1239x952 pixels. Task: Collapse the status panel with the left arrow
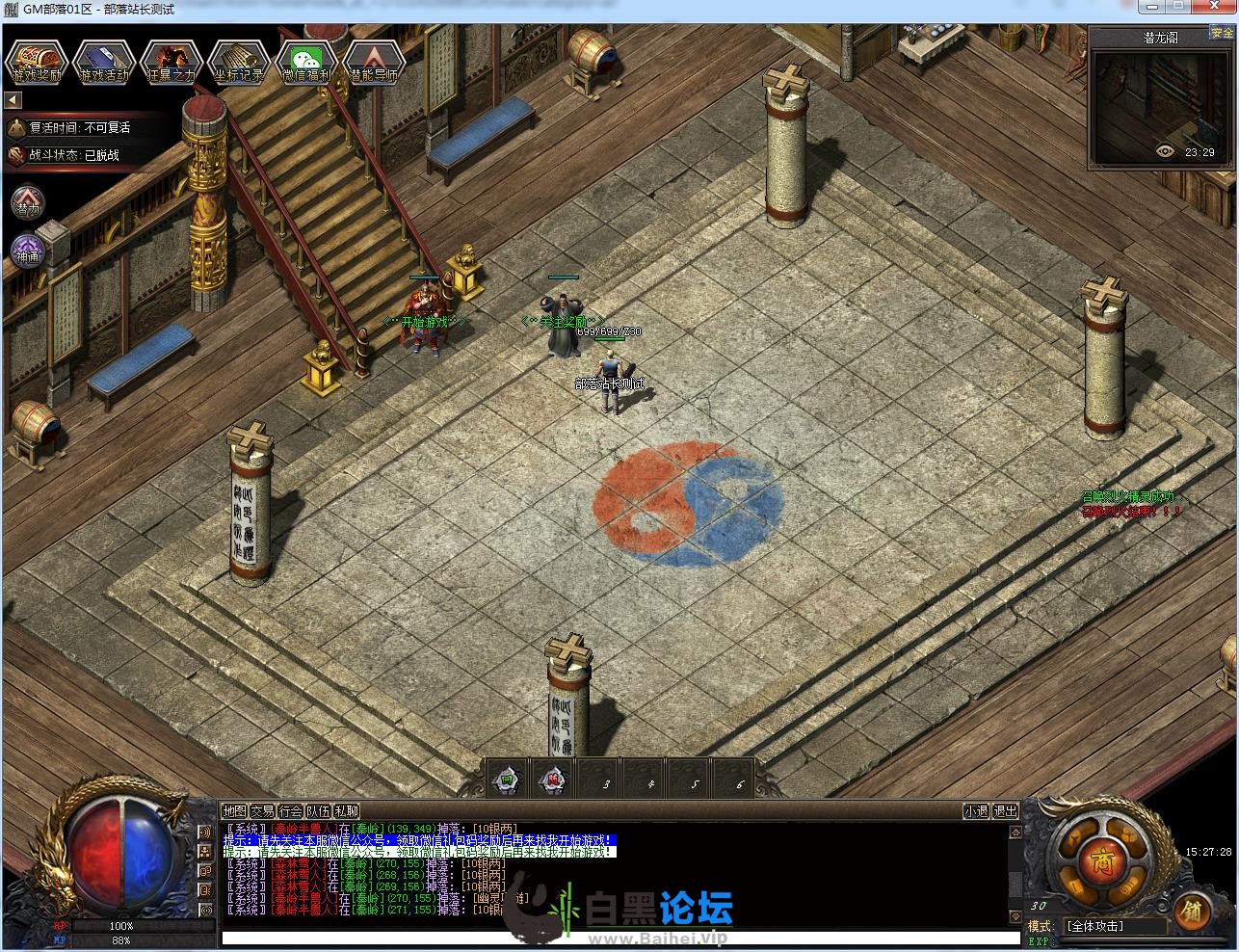pos(13,100)
